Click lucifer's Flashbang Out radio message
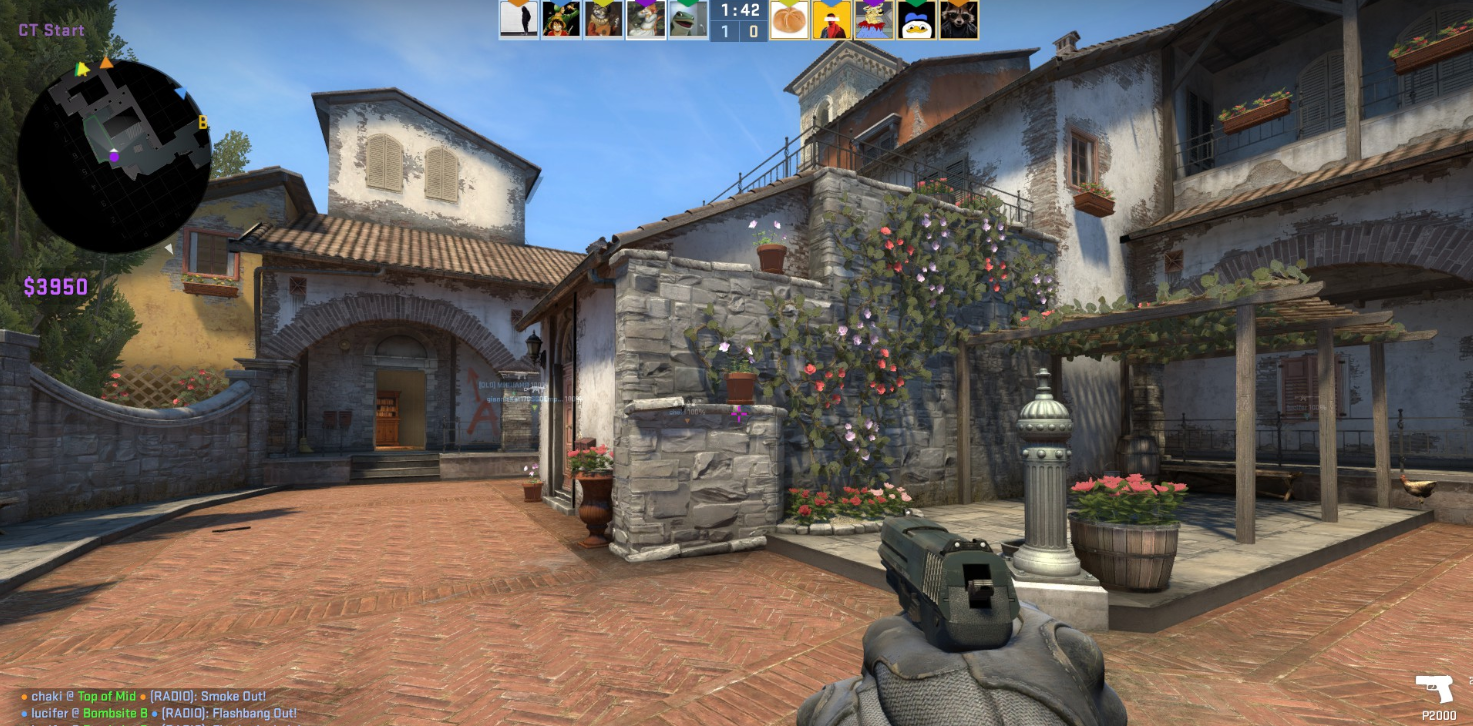1473x726 pixels. click(x=158, y=713)
